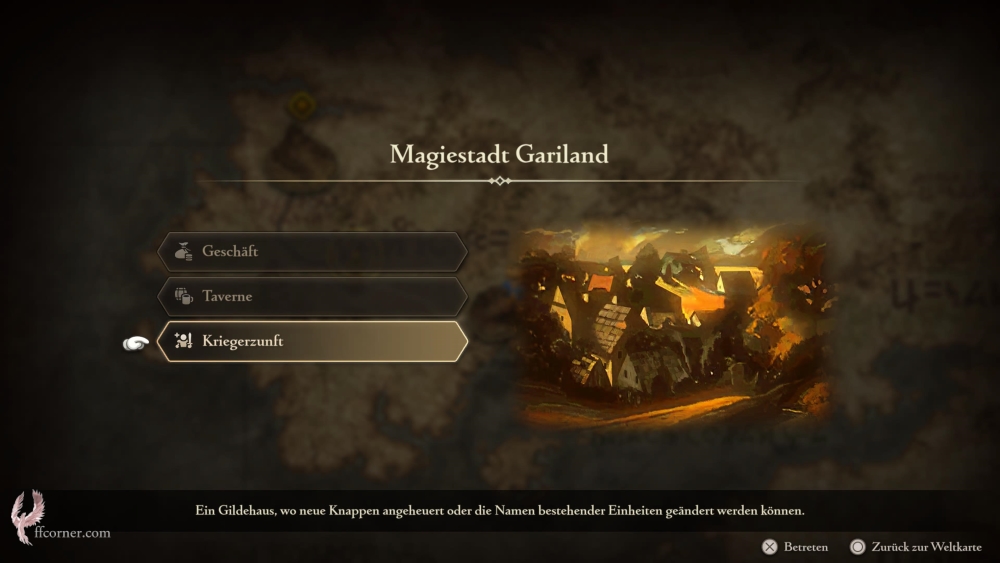
Task: Open the Geschäft shop entry
Action: [x=311, y=252]
